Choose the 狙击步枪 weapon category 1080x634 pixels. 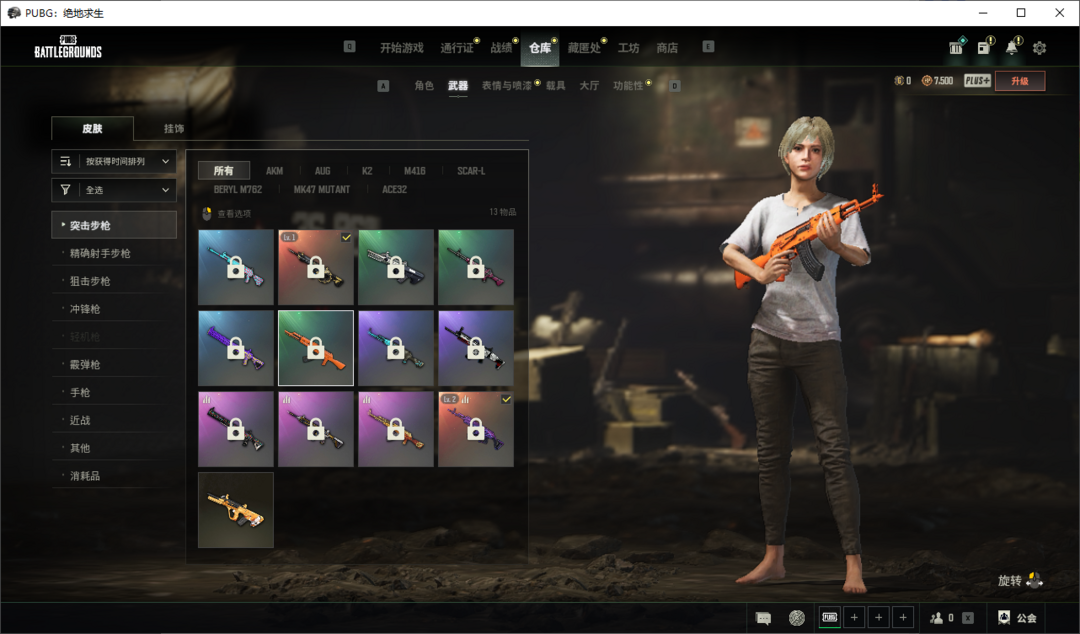[x=91, y=281]
